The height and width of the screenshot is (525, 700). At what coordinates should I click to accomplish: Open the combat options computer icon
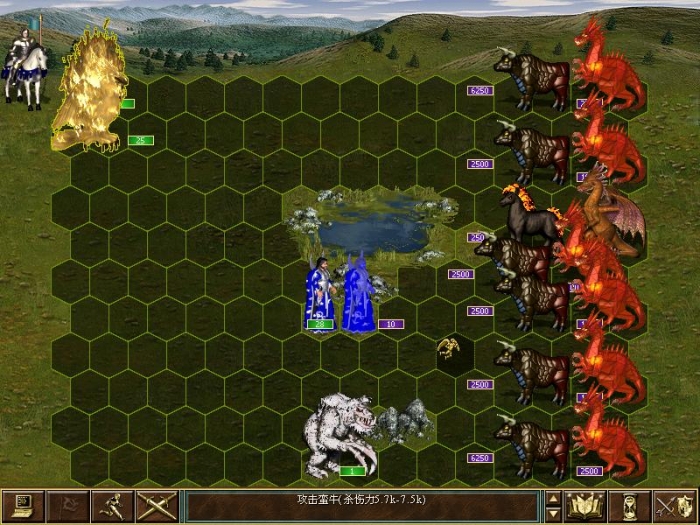pos(24,506)
